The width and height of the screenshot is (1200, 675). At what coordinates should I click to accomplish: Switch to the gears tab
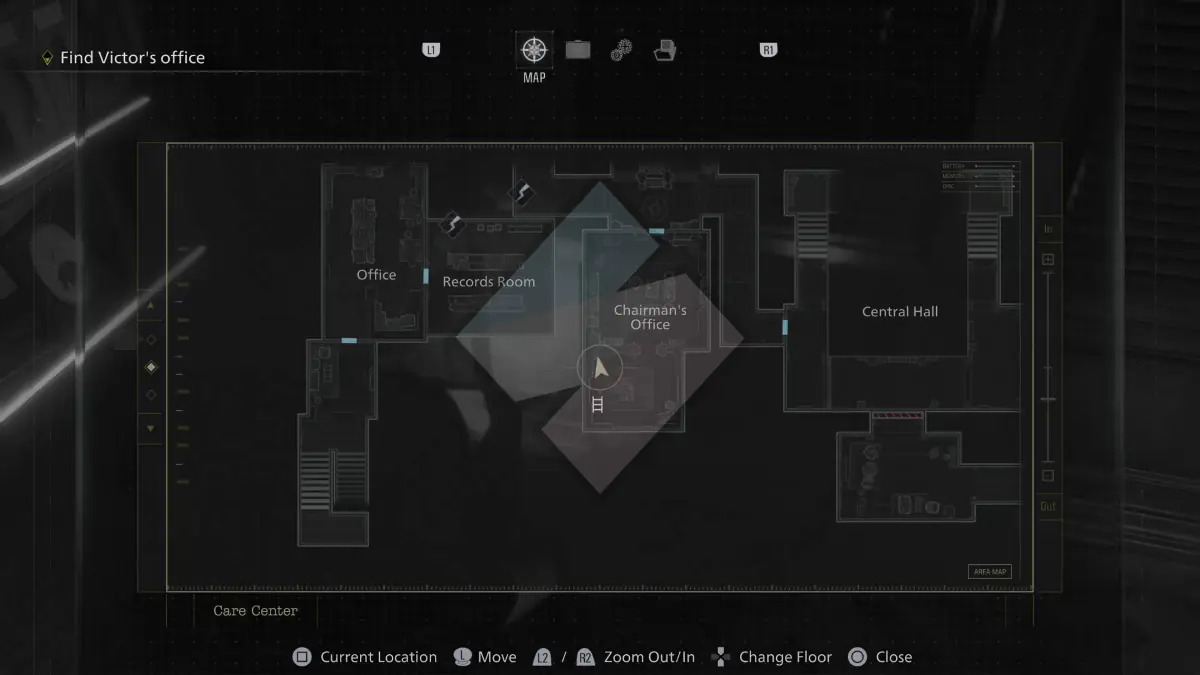point(621,50)
